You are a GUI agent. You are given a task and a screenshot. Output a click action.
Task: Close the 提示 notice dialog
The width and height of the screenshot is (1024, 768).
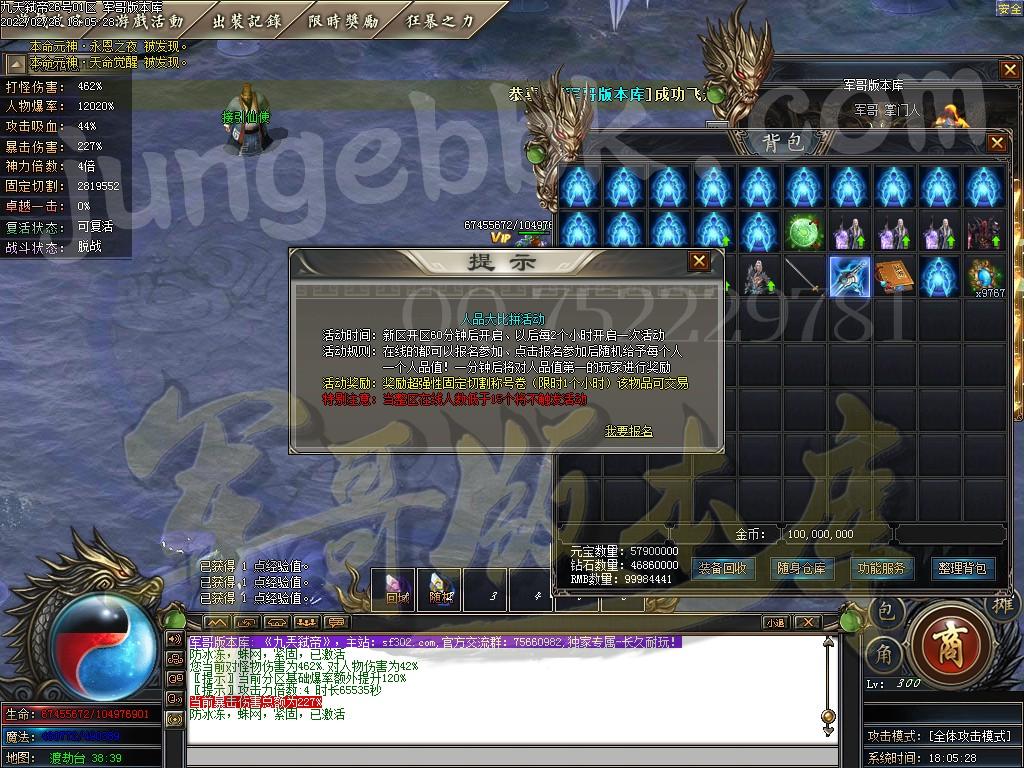coord(698,261)
